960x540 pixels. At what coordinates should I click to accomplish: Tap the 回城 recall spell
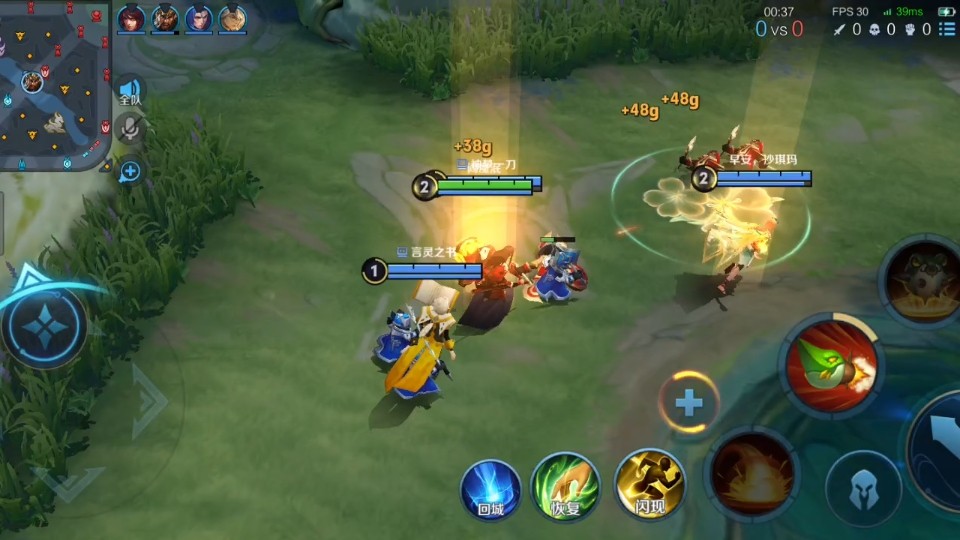(x=490, y=488)
